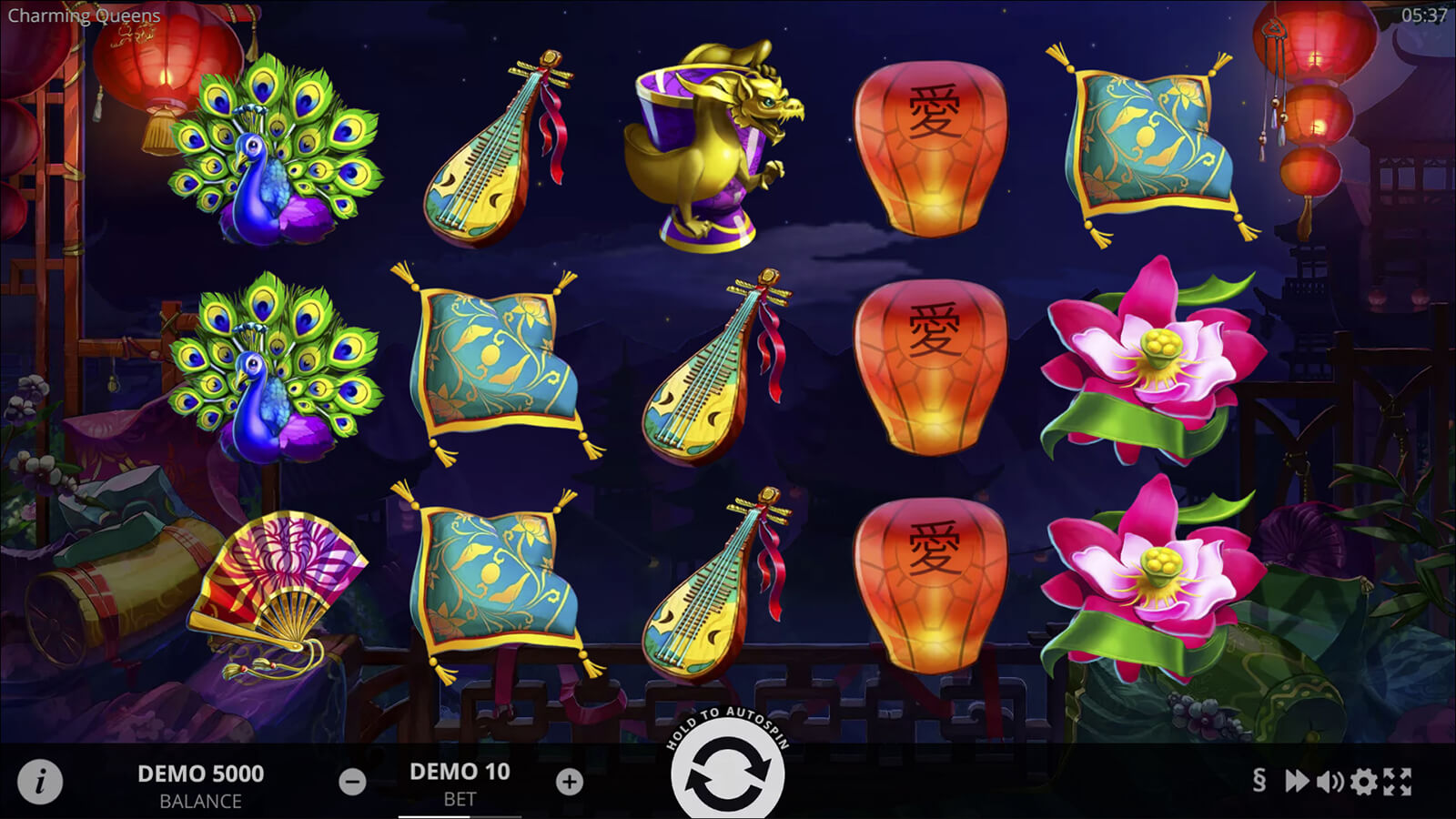
Task: Increase the bet with the plus button
Action: coord(570,782)
